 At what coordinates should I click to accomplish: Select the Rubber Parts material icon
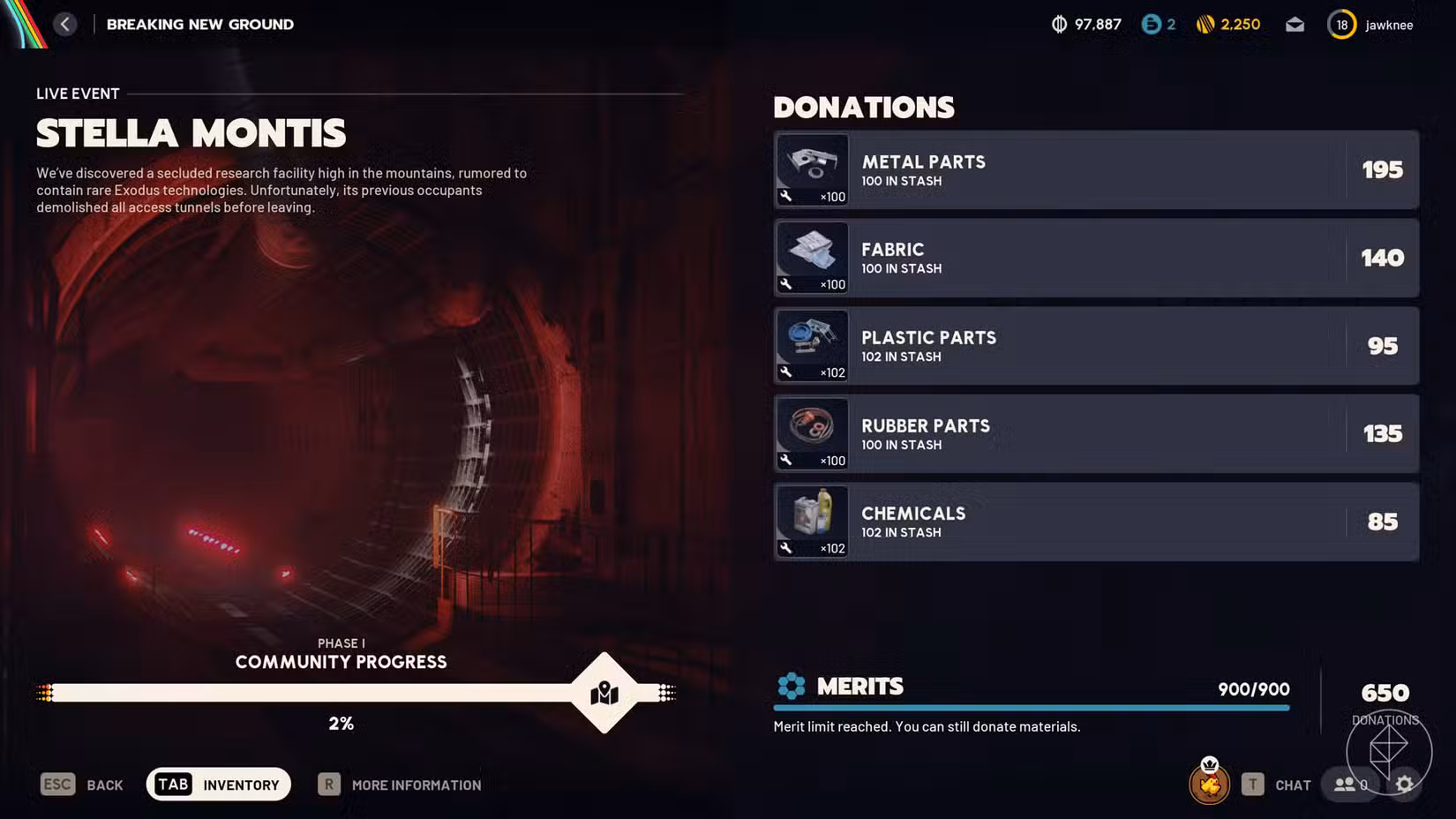pos(811,433)
